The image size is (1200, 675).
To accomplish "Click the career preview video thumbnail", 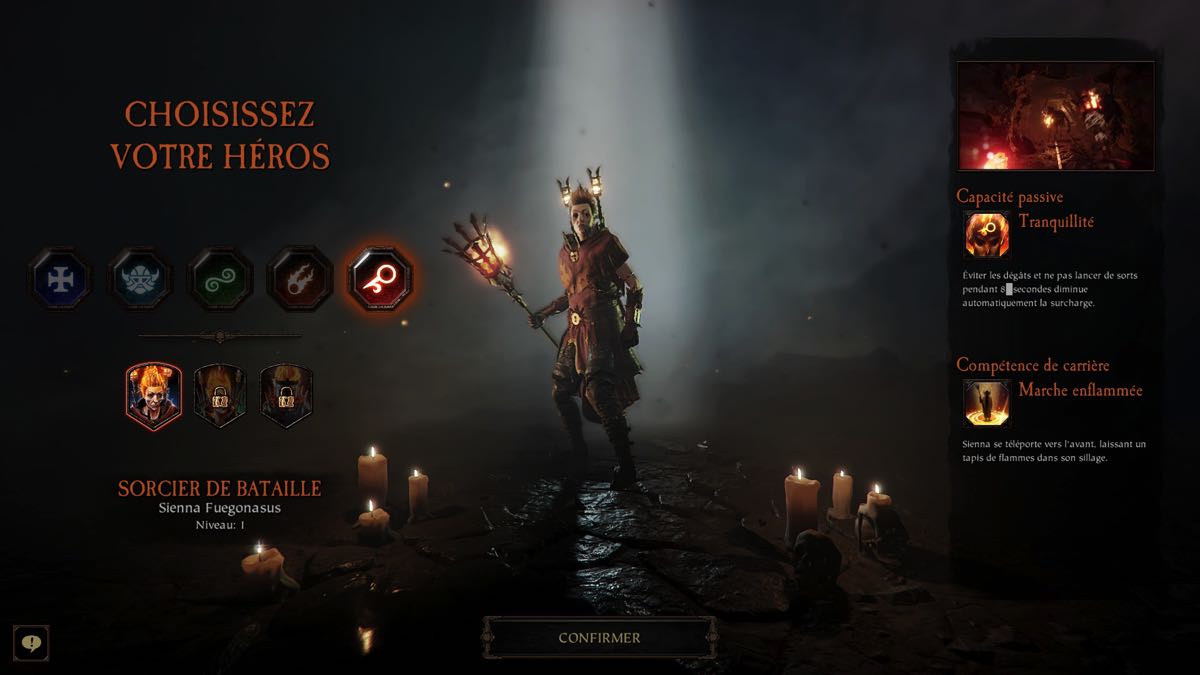I will tap(1055, 116).
